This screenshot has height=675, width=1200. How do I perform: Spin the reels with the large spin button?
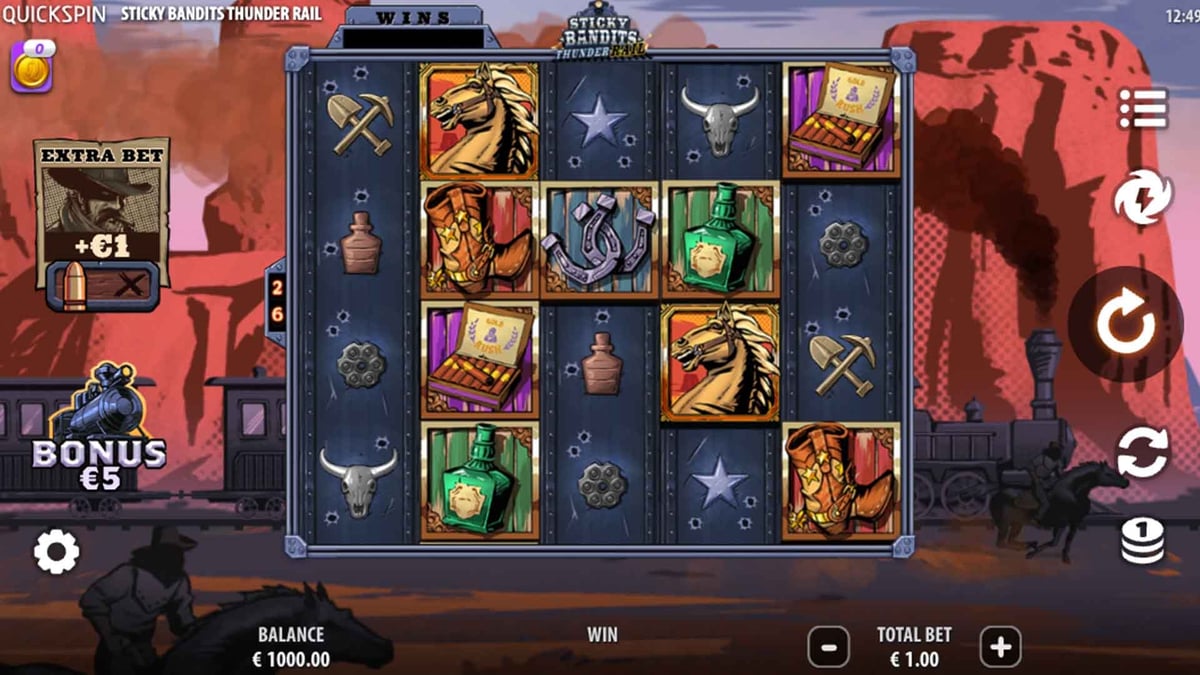pyautogui.click(x=1125, y=324)
